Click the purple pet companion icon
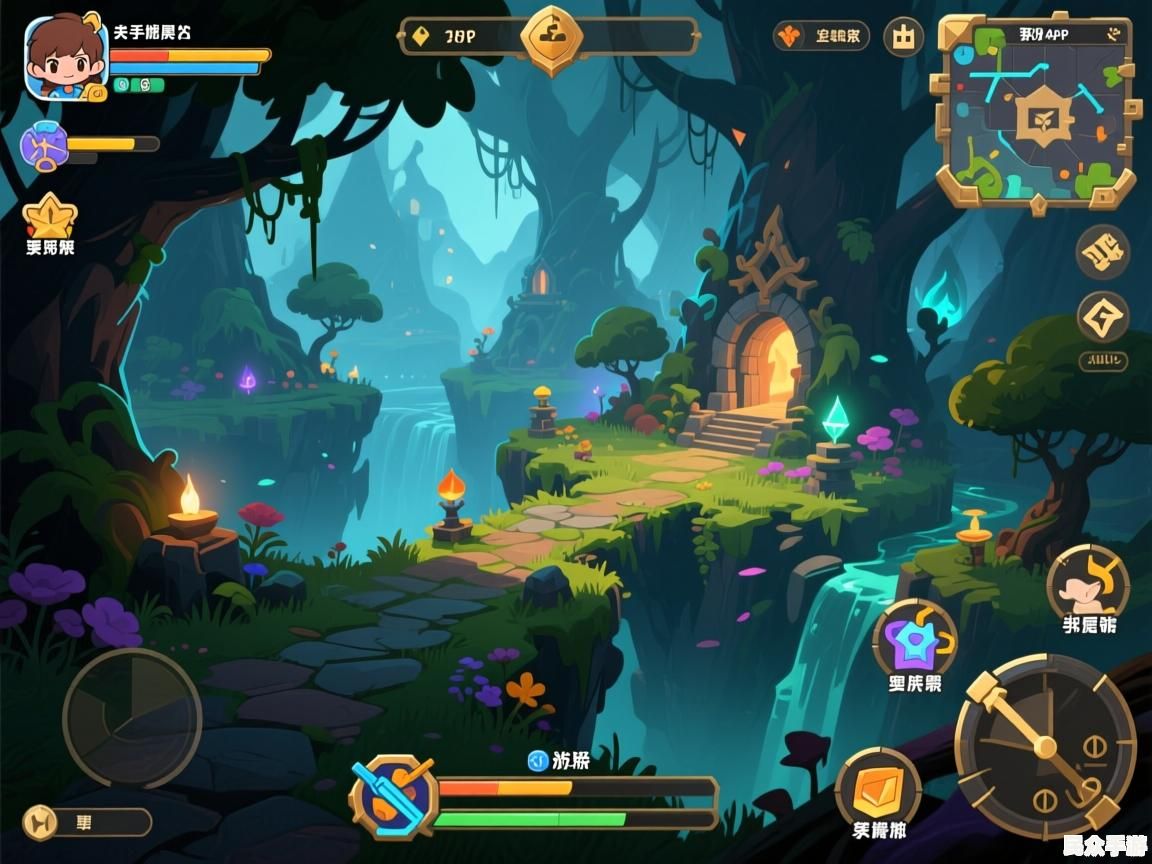This screenshot has width=1152, height=864. 44,146
